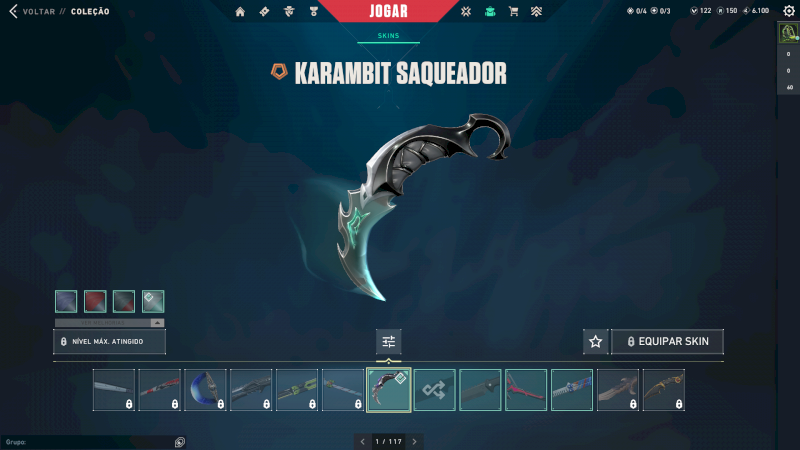Select the random shuffle skin tile
The height and width of the screenshot is (450, 800).
[435, 390]
